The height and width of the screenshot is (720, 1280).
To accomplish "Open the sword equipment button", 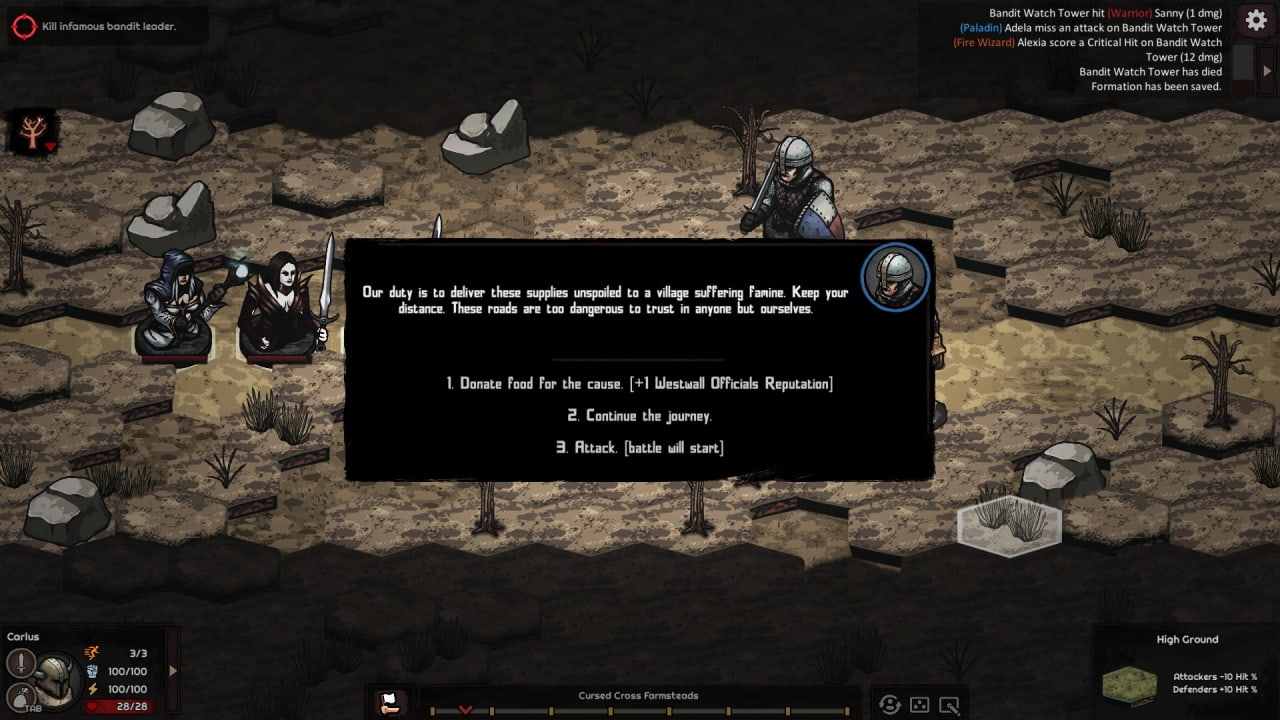I will click(x=21, y=663).
